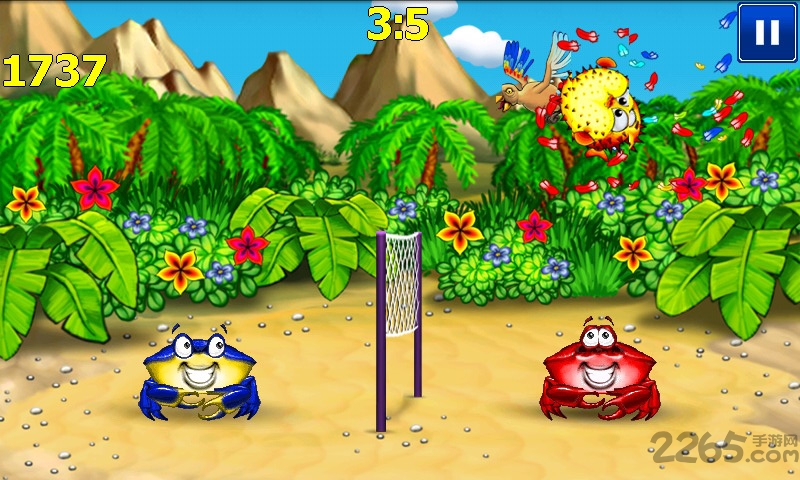Pause the game with the blue button
The width and height of the screenshot is (800, 480).
(x=767, y=32)
